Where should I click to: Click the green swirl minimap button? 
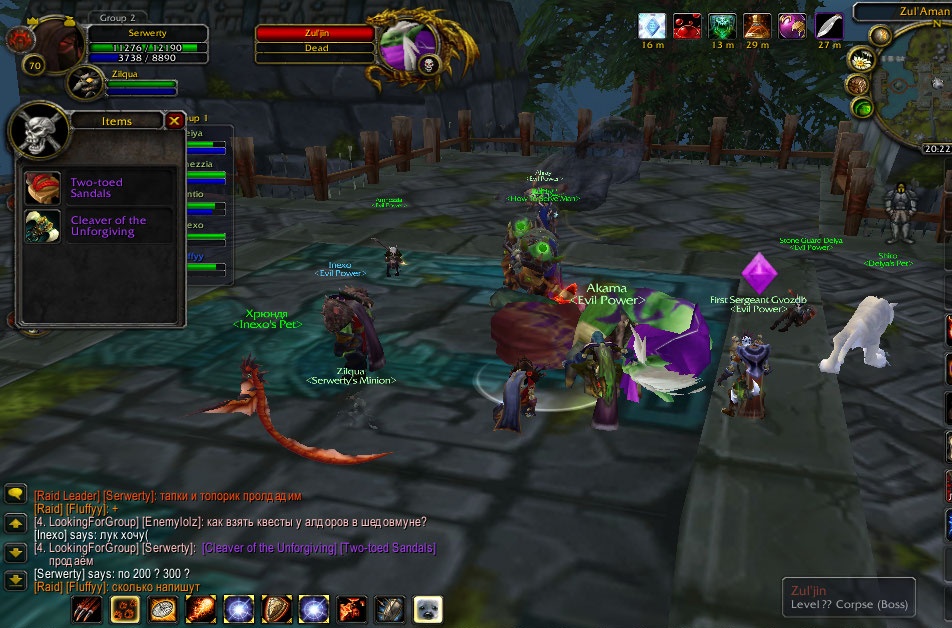click(863, 108)
